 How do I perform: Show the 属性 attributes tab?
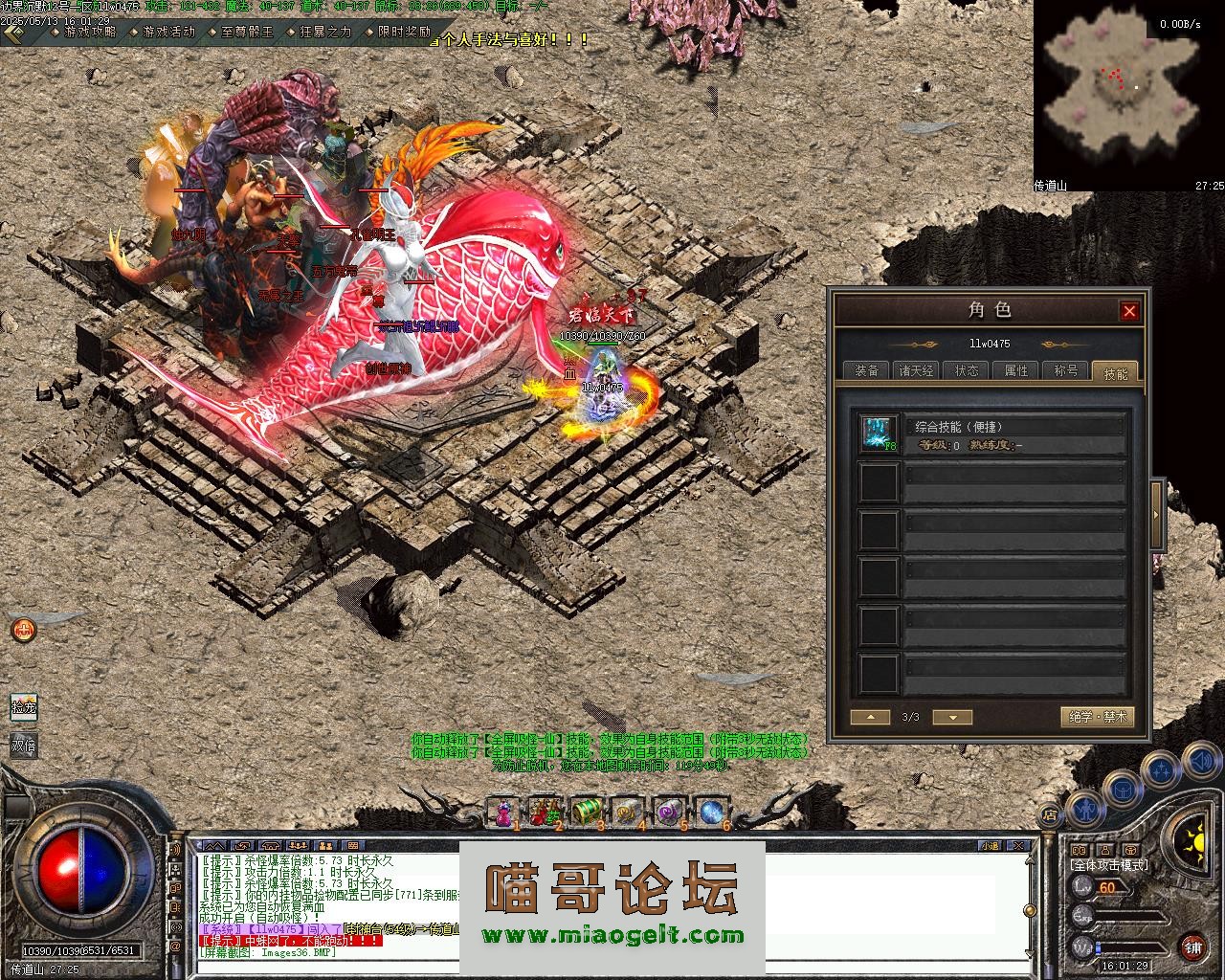pos(1016,370)
